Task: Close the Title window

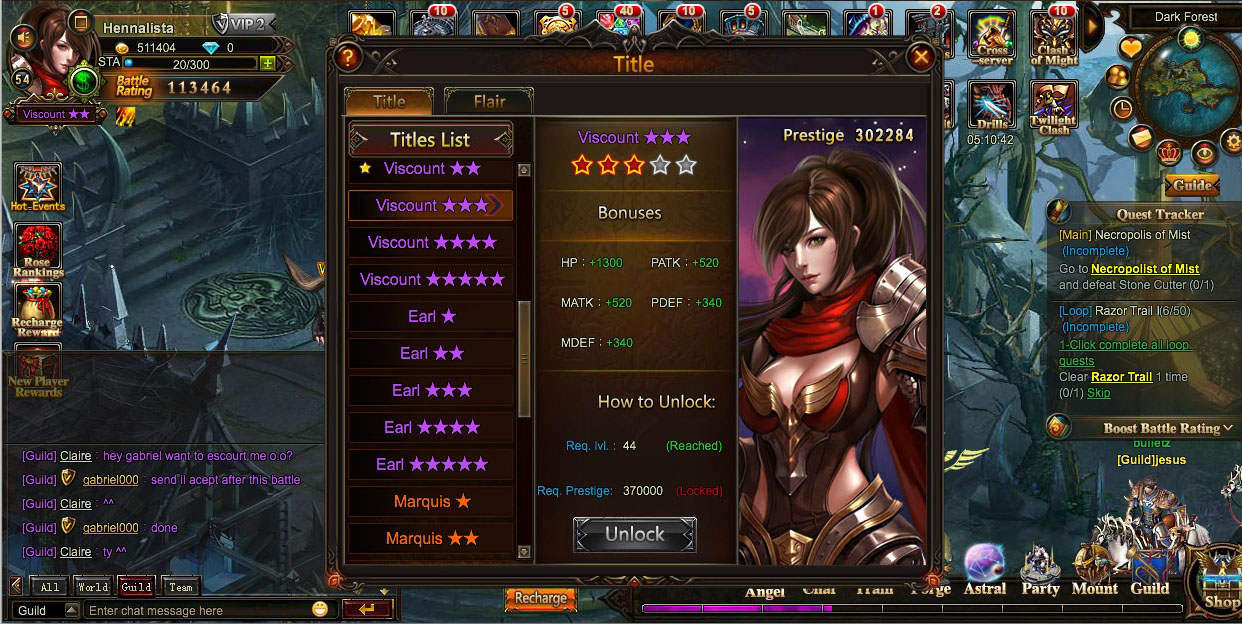Action: (921, 57)
